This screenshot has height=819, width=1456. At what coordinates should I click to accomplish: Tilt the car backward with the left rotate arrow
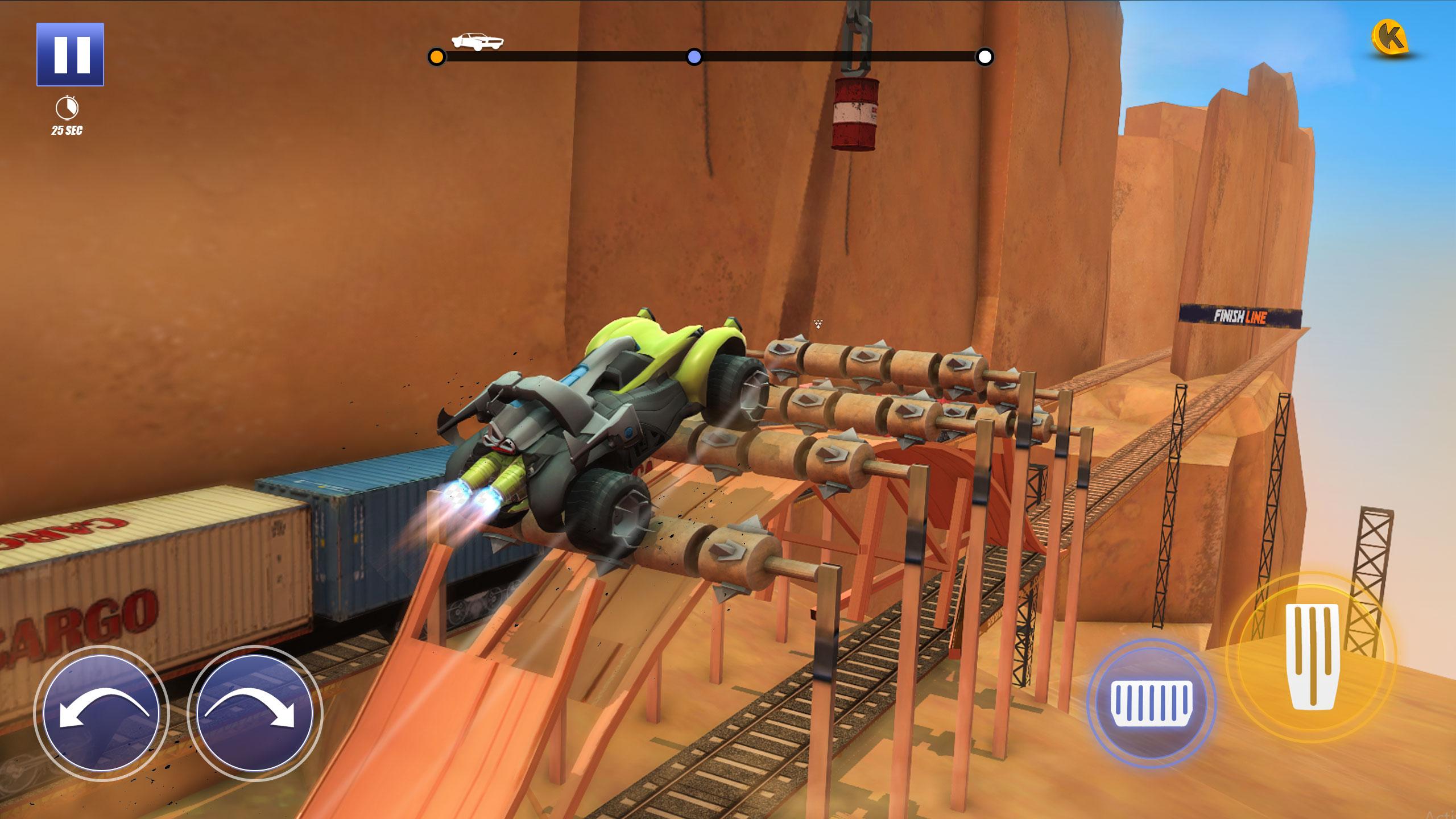coord(101,713)
